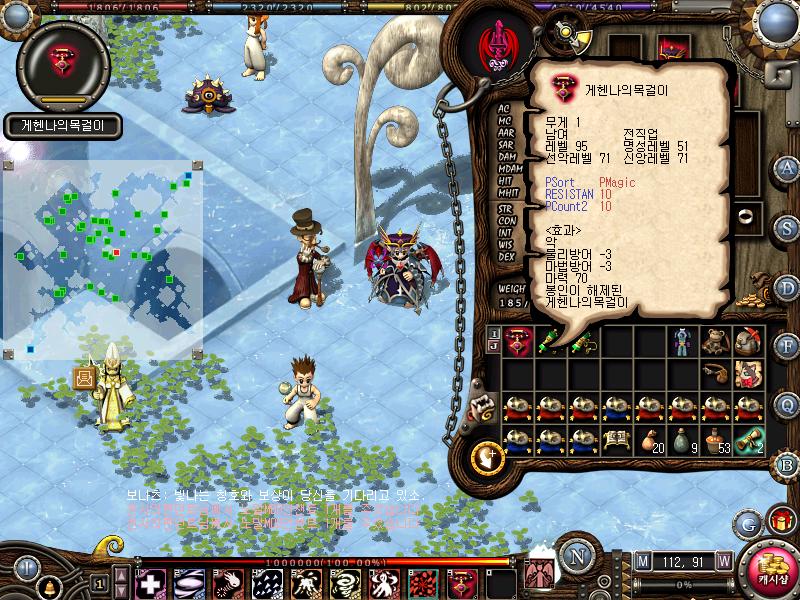Activate the white cross heal skill
800x600 pixels.
coord(149,582)
